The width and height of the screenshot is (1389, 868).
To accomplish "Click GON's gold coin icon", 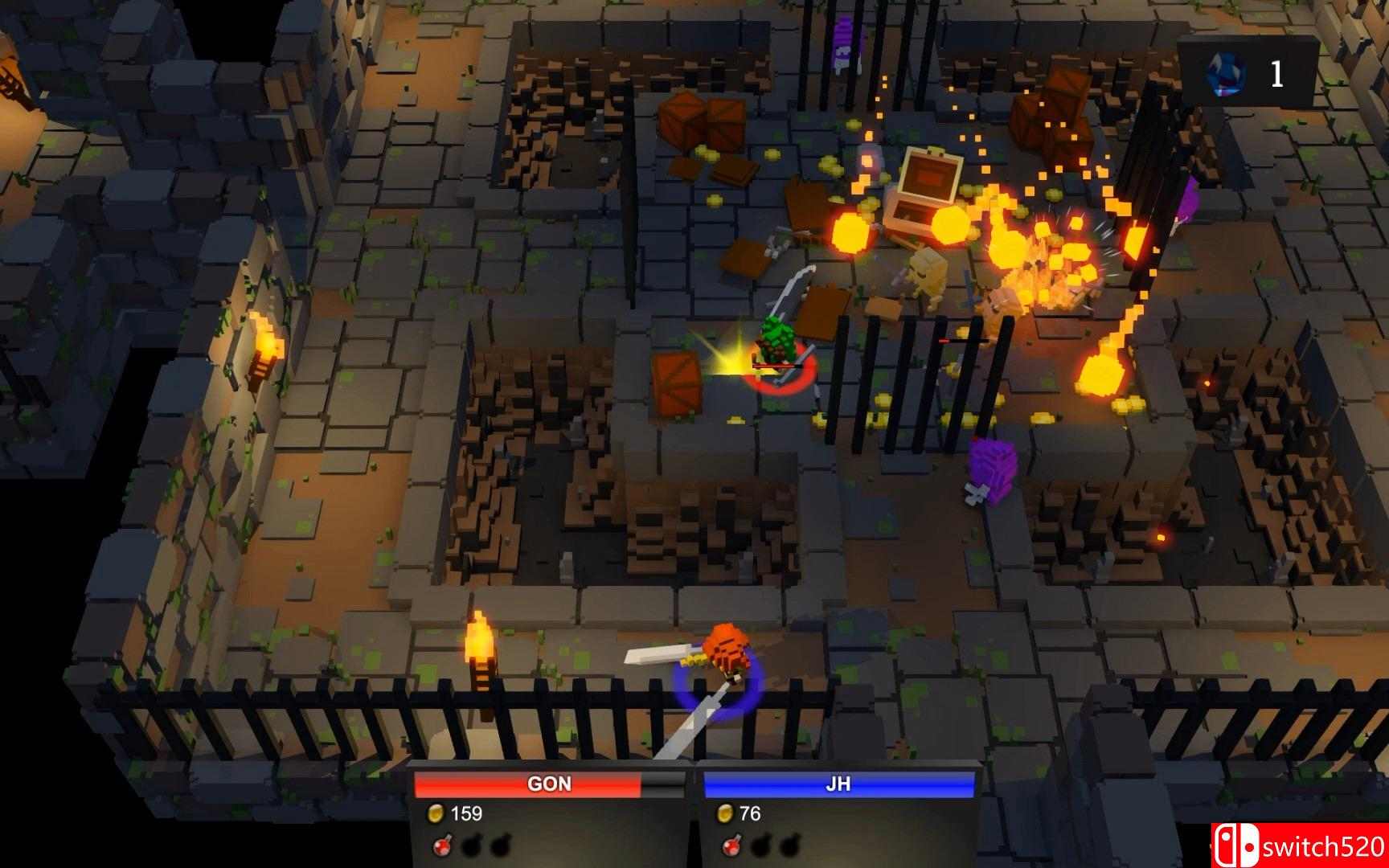I will (436, 815).
